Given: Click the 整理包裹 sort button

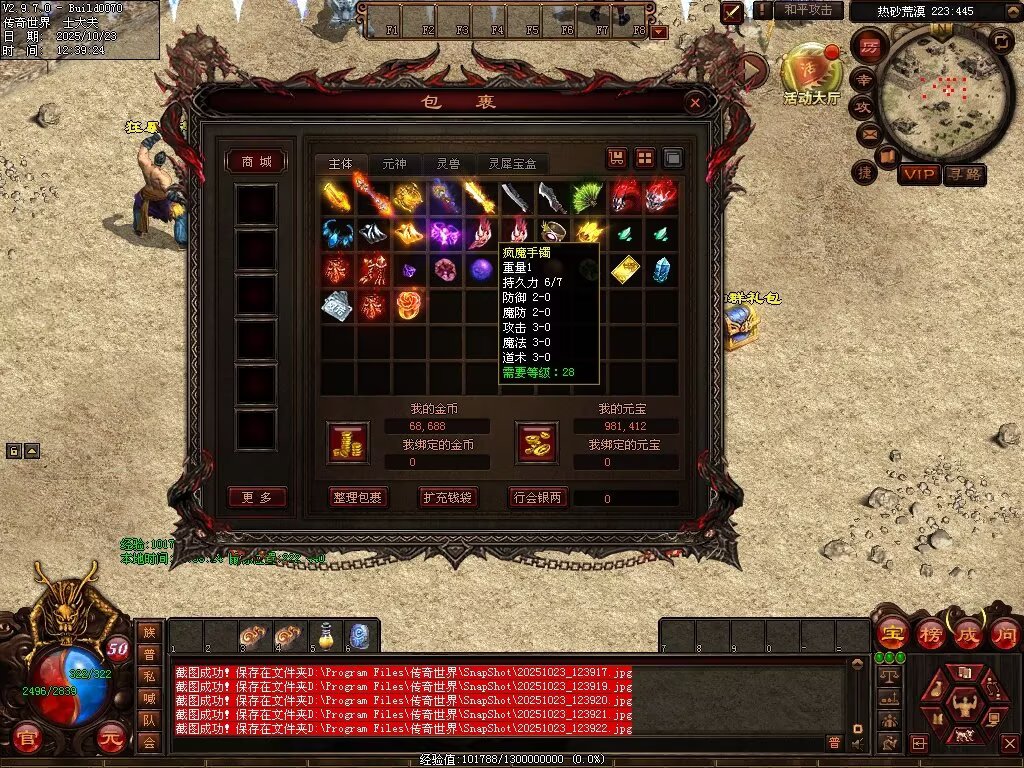Looking at the screenshot, I should 357,497.
